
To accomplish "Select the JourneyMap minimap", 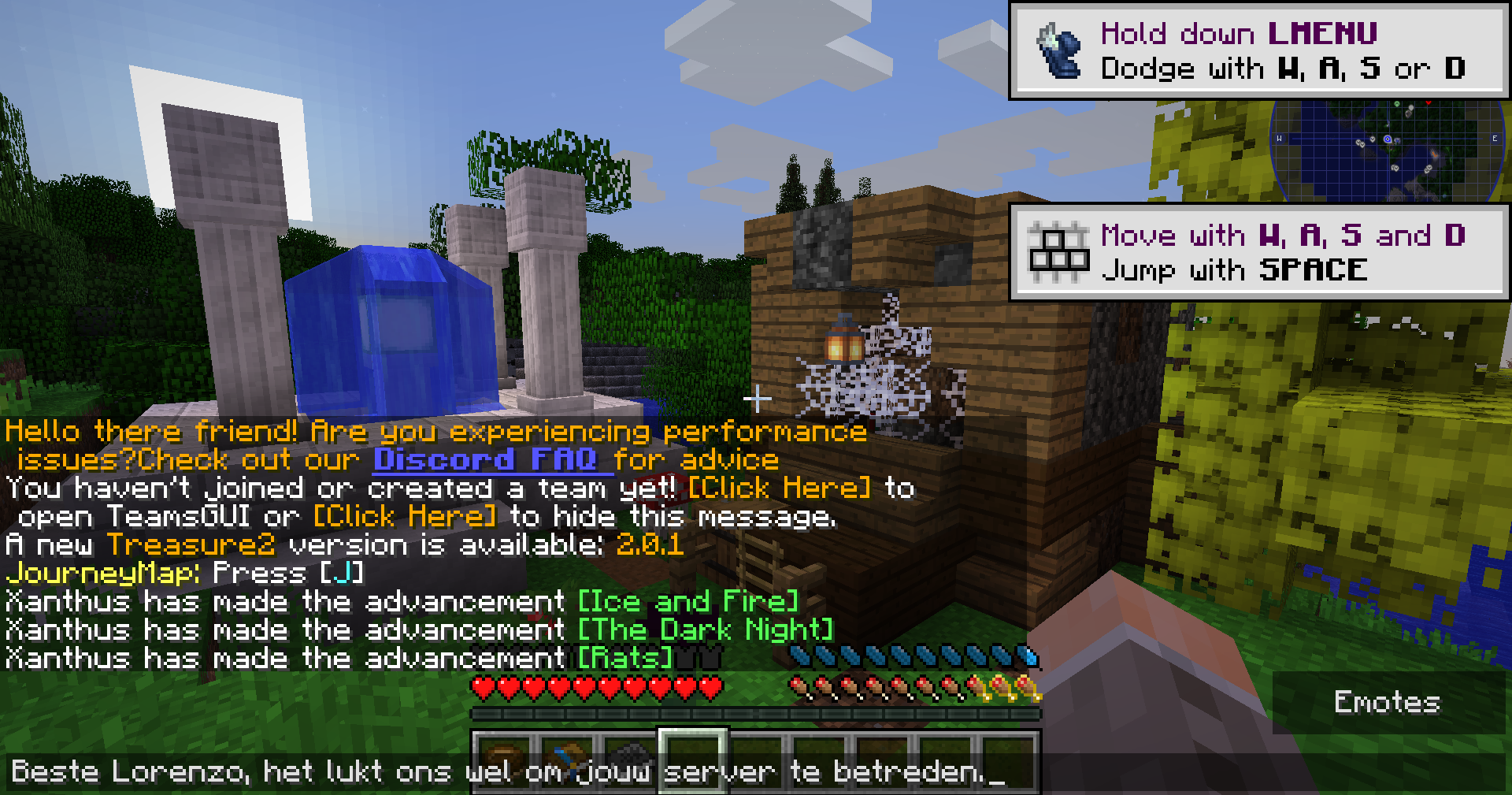I will pos(1388,151).
